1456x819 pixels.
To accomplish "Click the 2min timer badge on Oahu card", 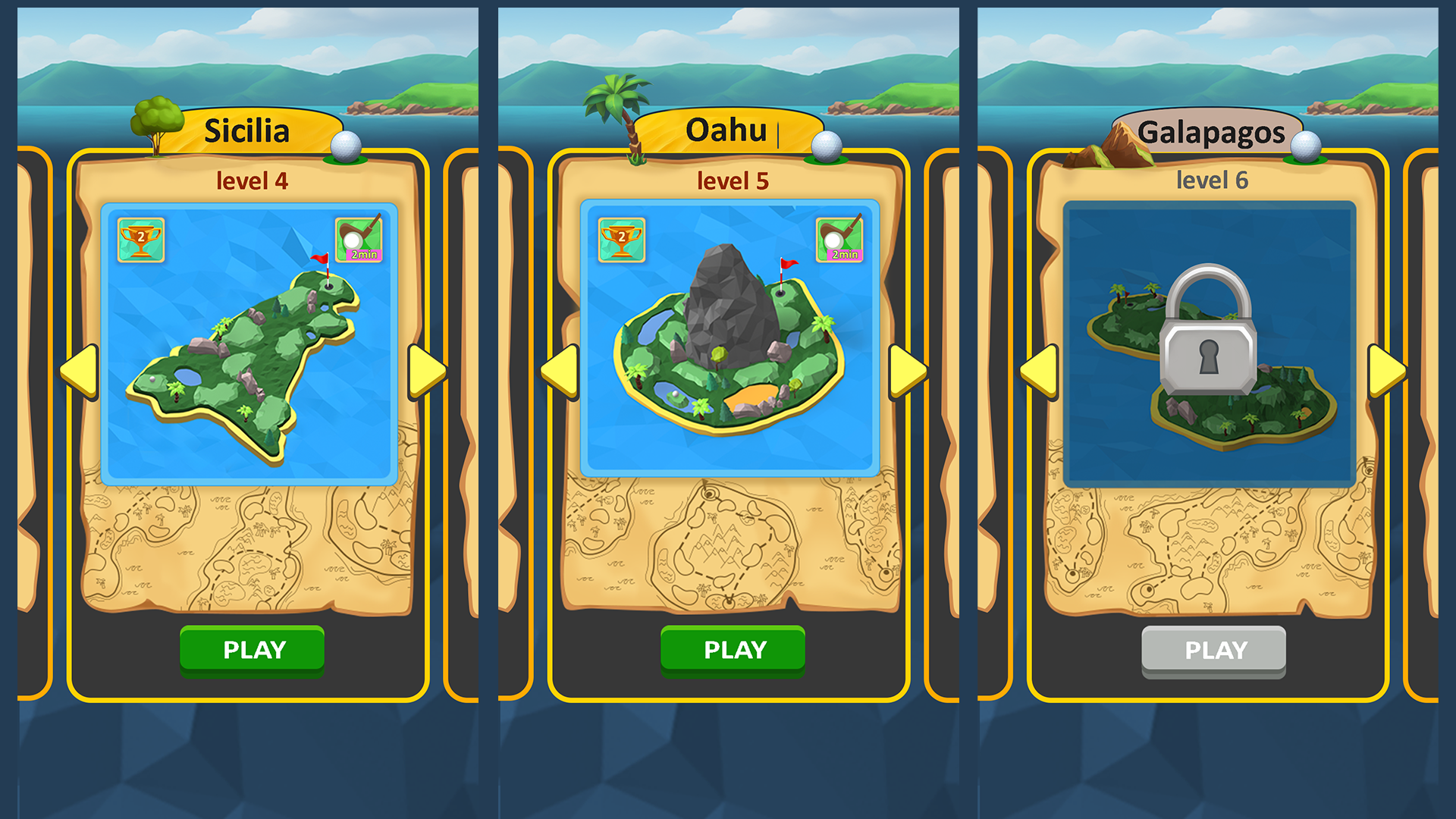I will point(839,239).
